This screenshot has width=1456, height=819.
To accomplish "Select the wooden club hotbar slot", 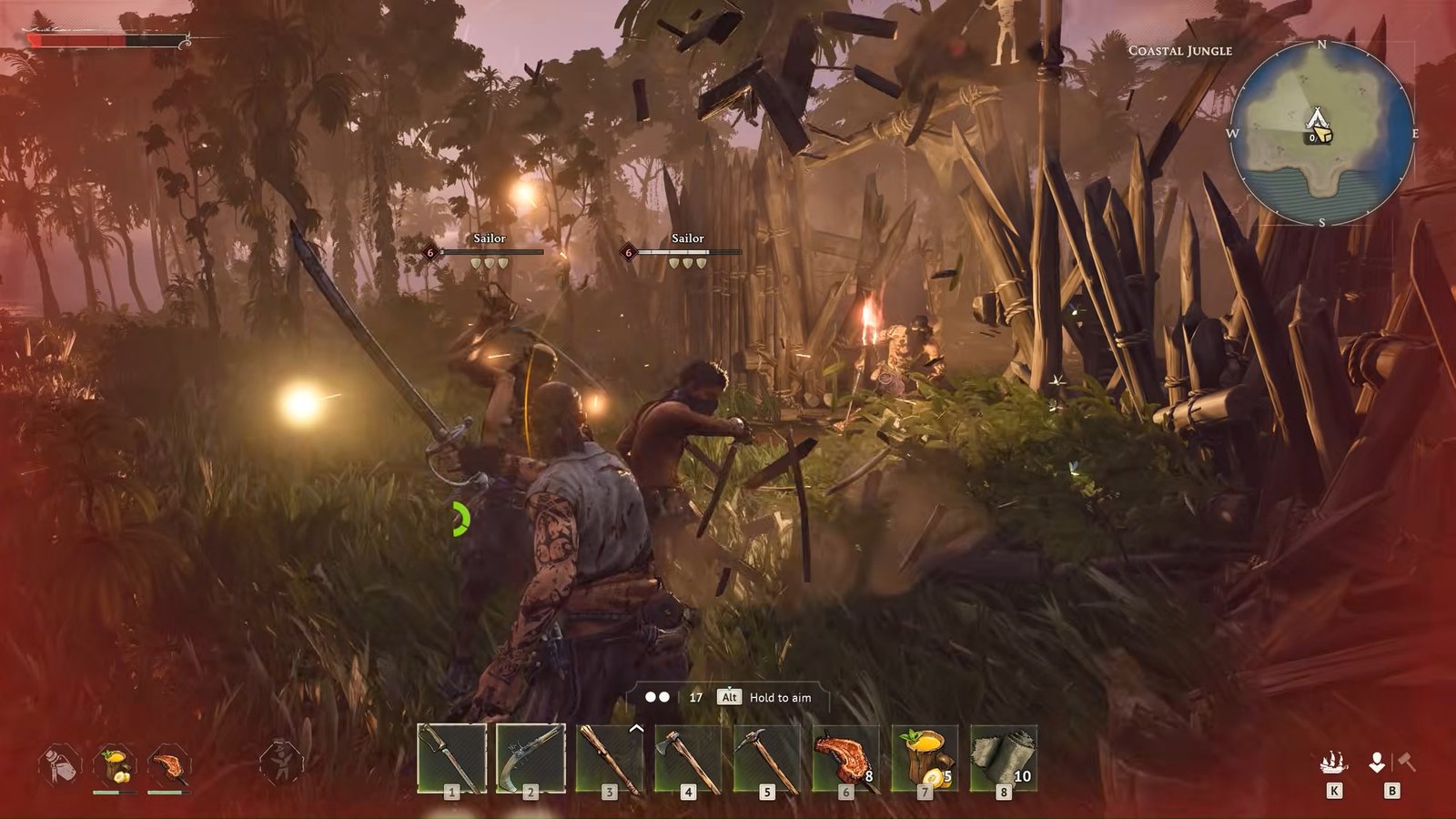I will tap(610, 758).
